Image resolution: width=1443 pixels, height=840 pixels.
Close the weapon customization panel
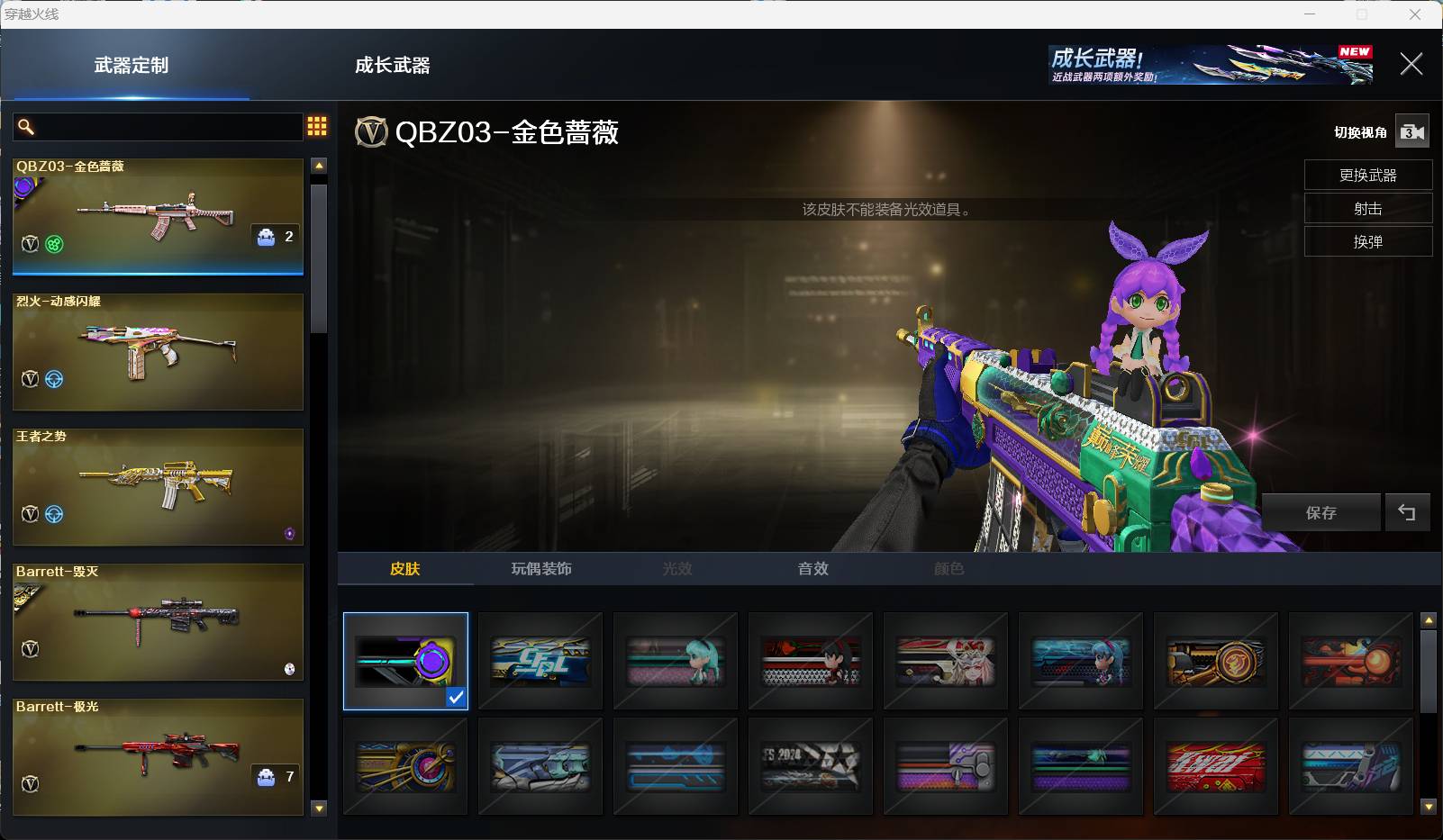1411,64
